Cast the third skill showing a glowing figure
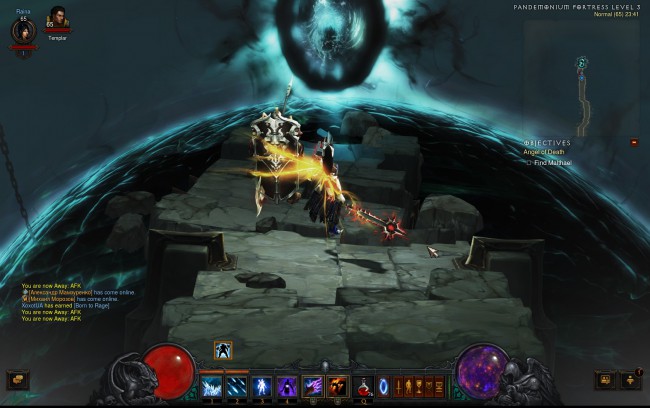The width and height of the screenshot is (650, 408). [262, 385]
